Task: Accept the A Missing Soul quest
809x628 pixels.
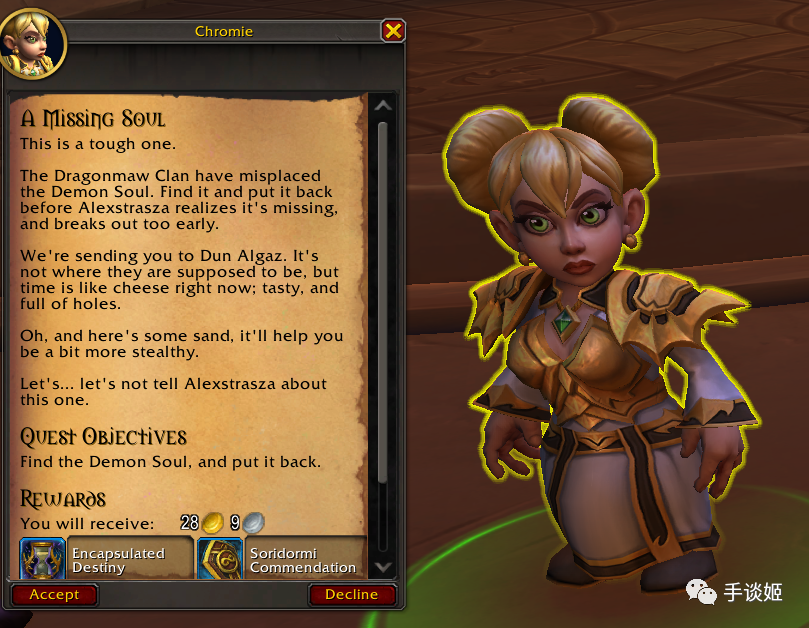Action: 54,594
